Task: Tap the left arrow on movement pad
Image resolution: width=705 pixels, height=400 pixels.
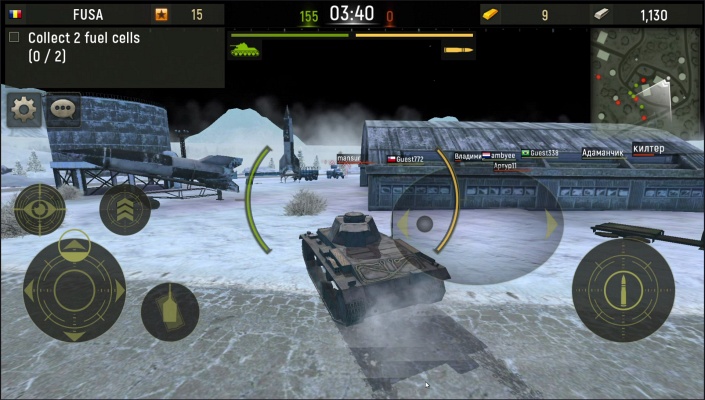Action: pos(30,290)
